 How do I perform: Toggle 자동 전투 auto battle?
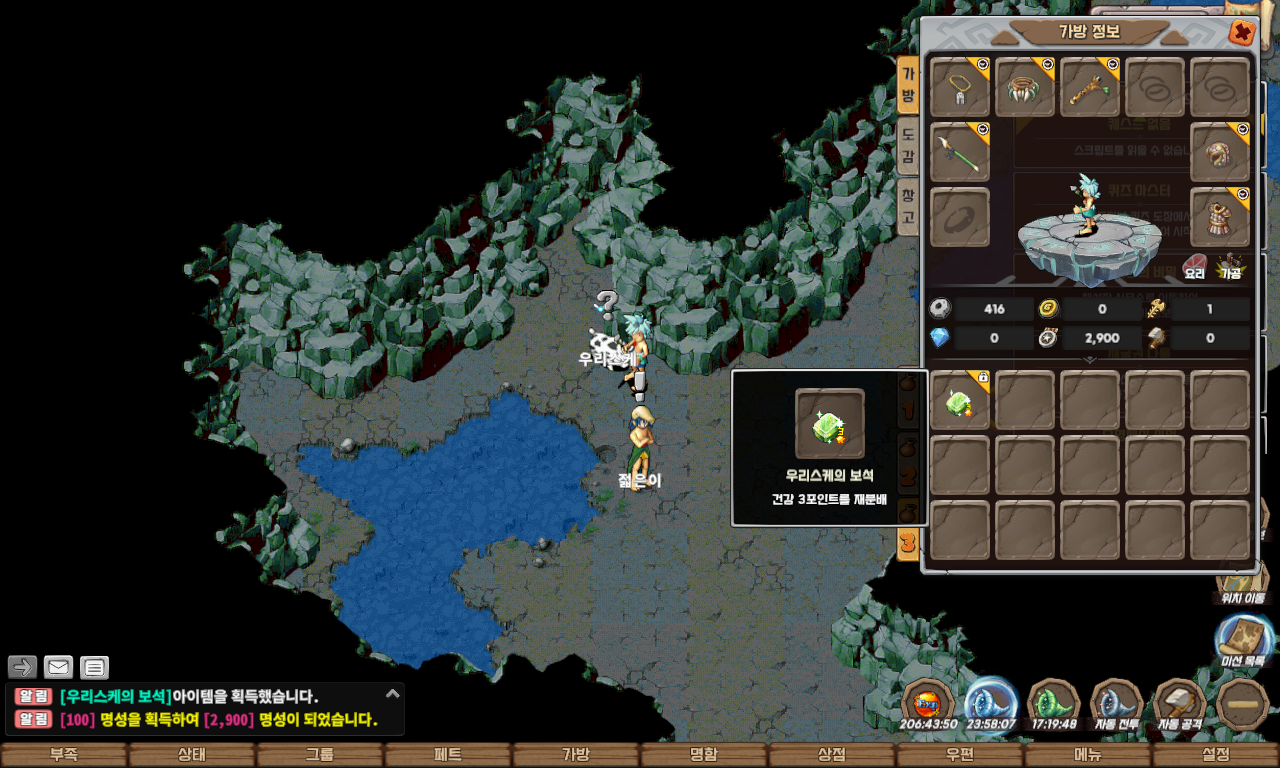click(x=1116, y=703)
